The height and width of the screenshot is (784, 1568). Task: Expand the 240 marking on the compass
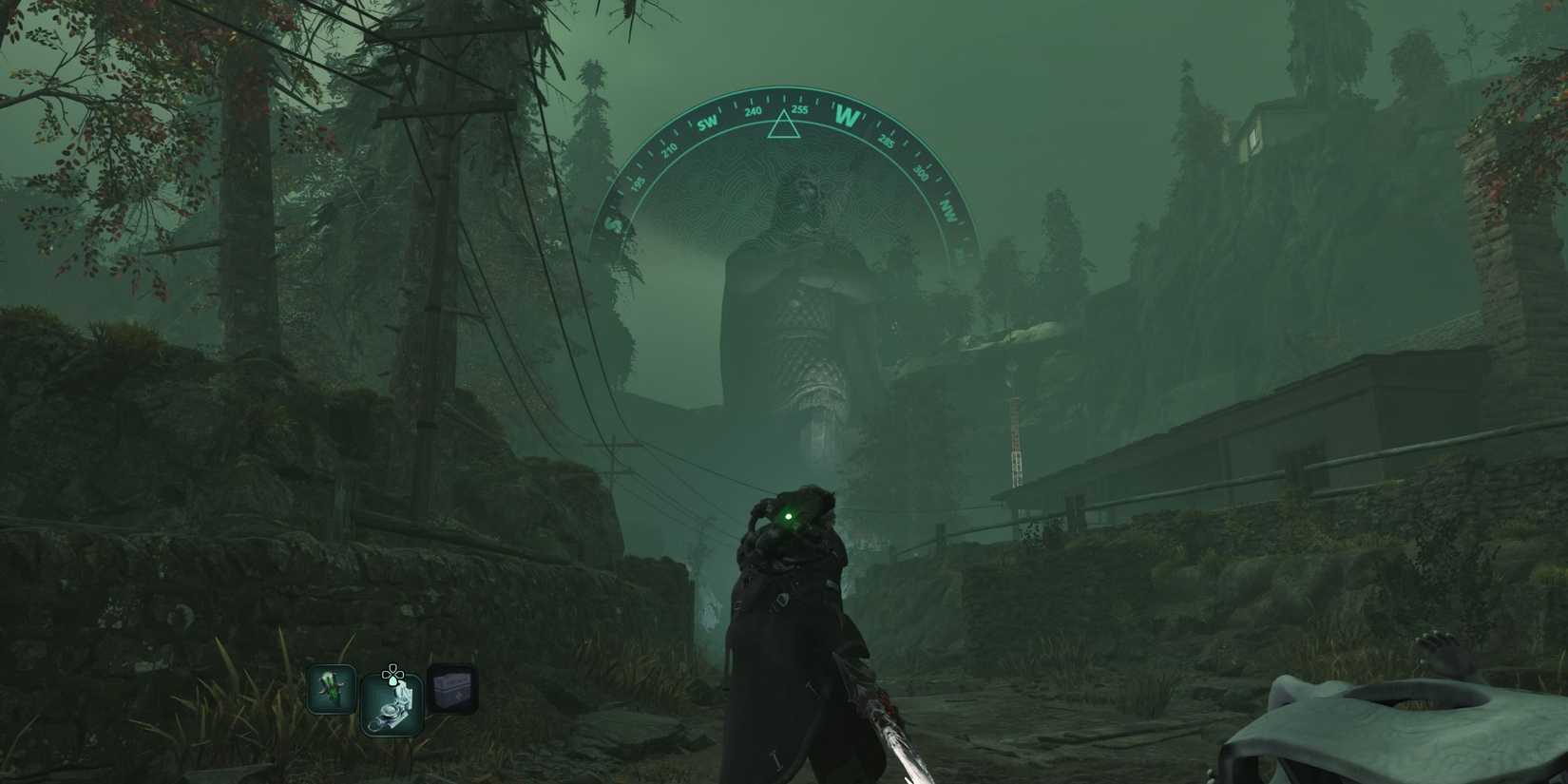(x=754, y=112)
